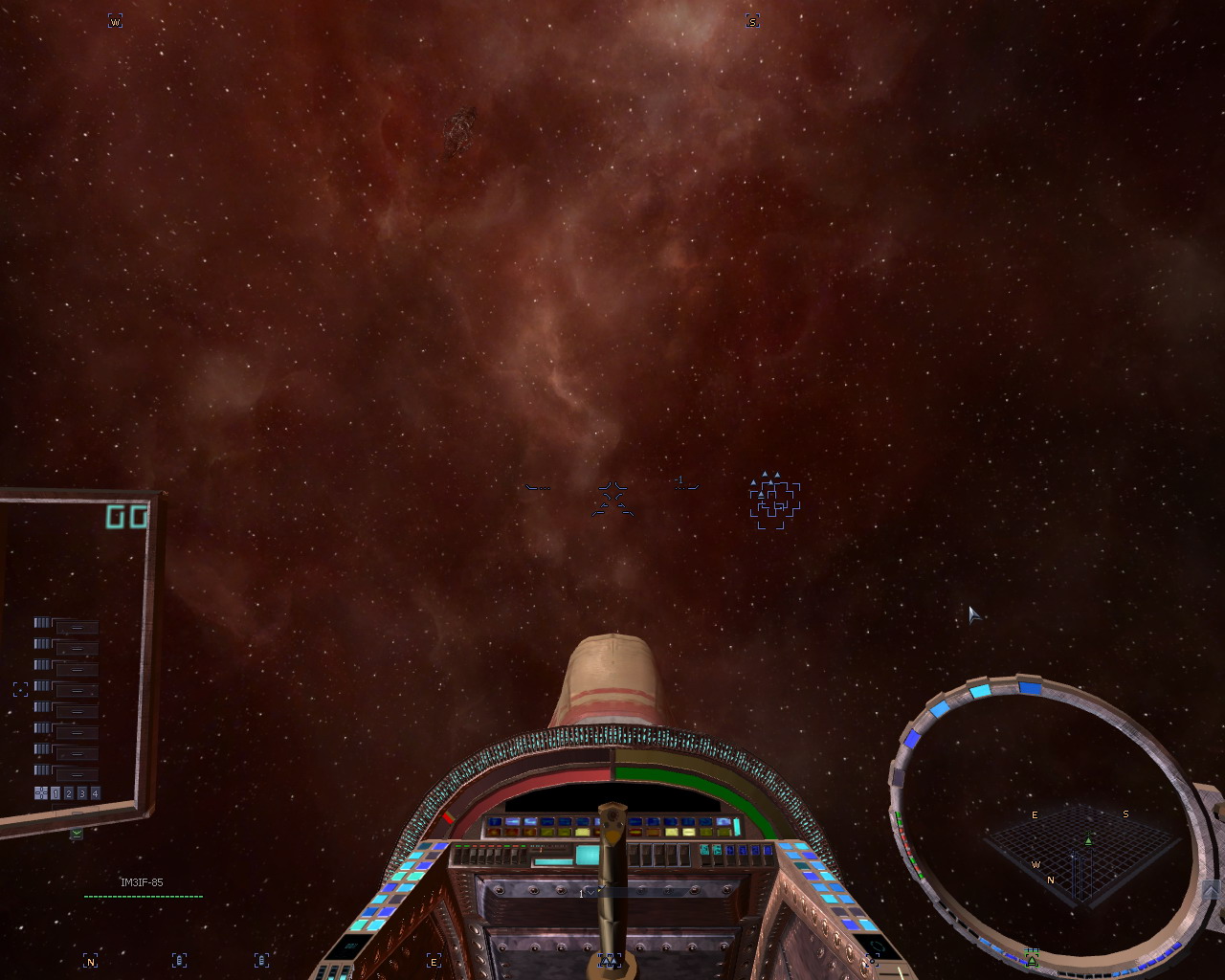This screenshot has width=1225, height=980.
Task: Select weapon group 2 button
Action: click(x=69, y=793)
